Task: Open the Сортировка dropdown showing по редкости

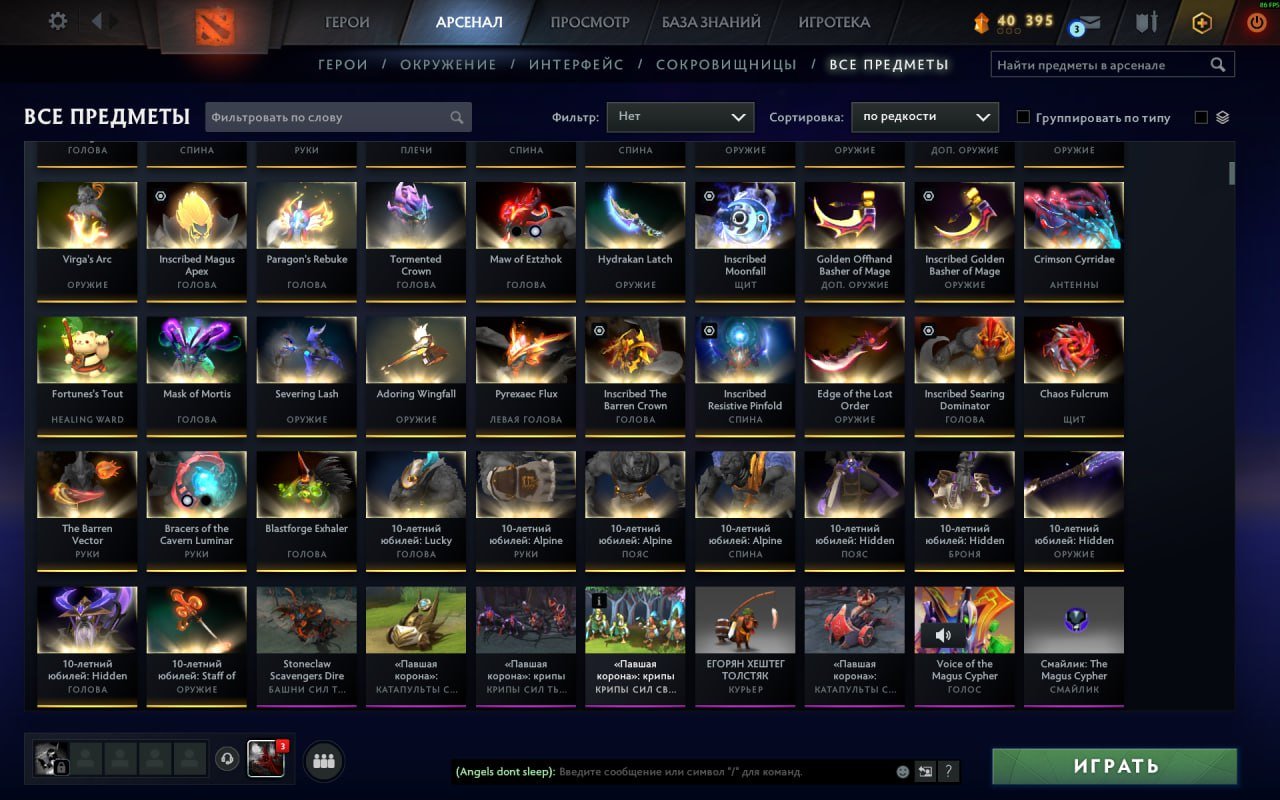Action: [924, 116]
